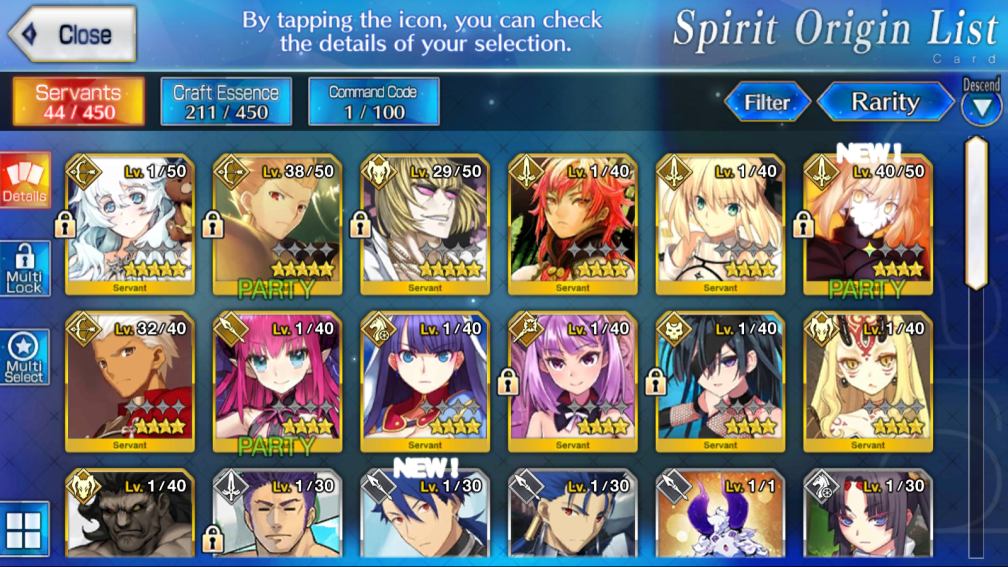The height and width of the screenshot is (567, 1008).
Task: Click the Details view button
Action: coord(24,182)
